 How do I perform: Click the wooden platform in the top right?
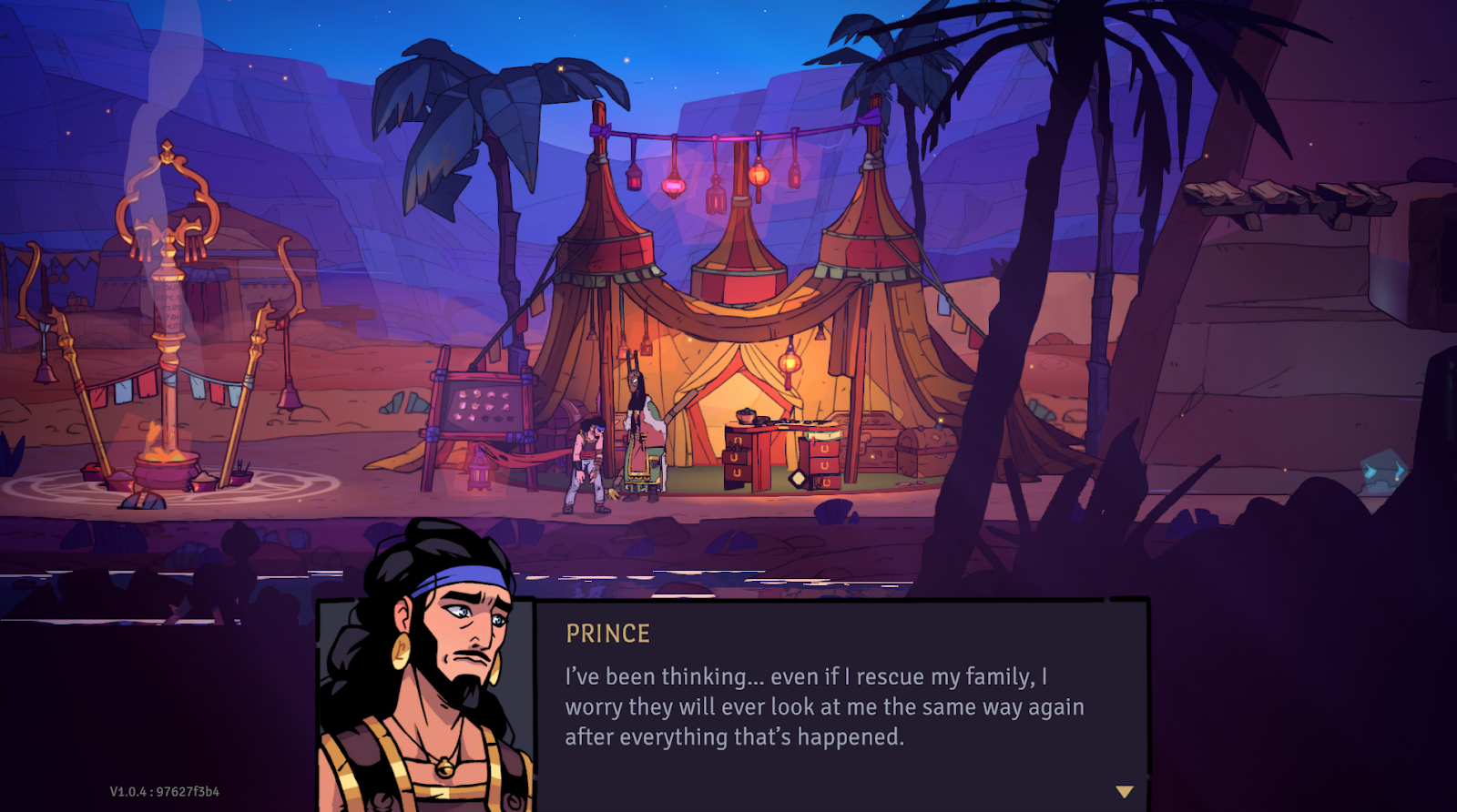(x=1284, y=198)
